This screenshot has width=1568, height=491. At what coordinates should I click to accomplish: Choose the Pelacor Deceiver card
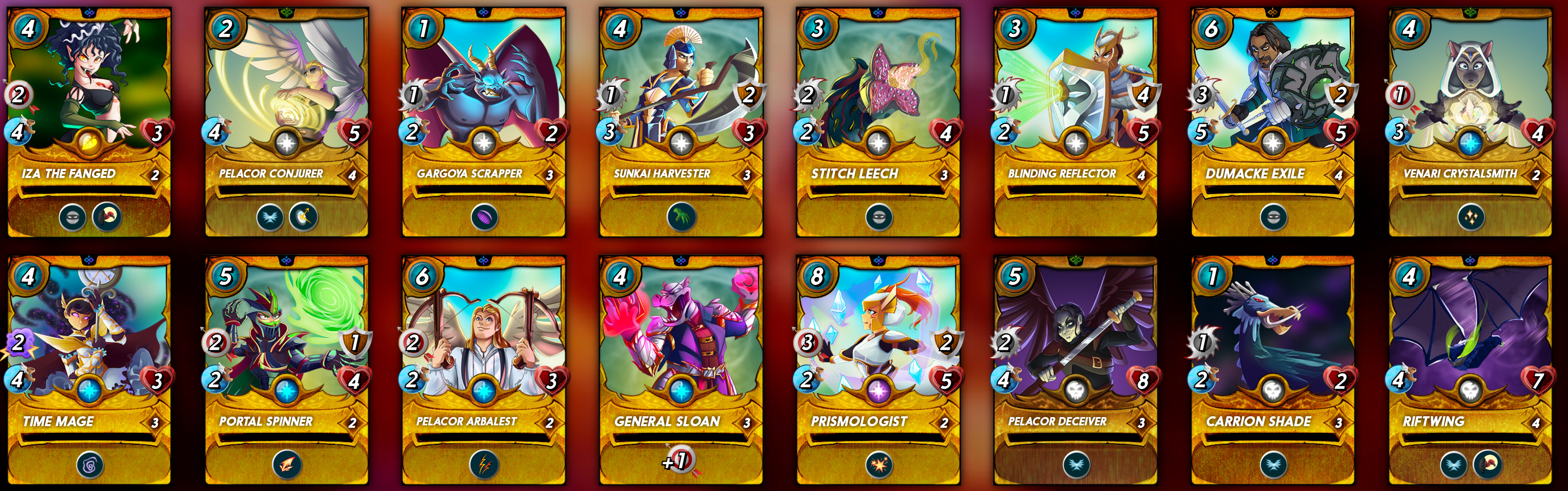pos(1075,370)
